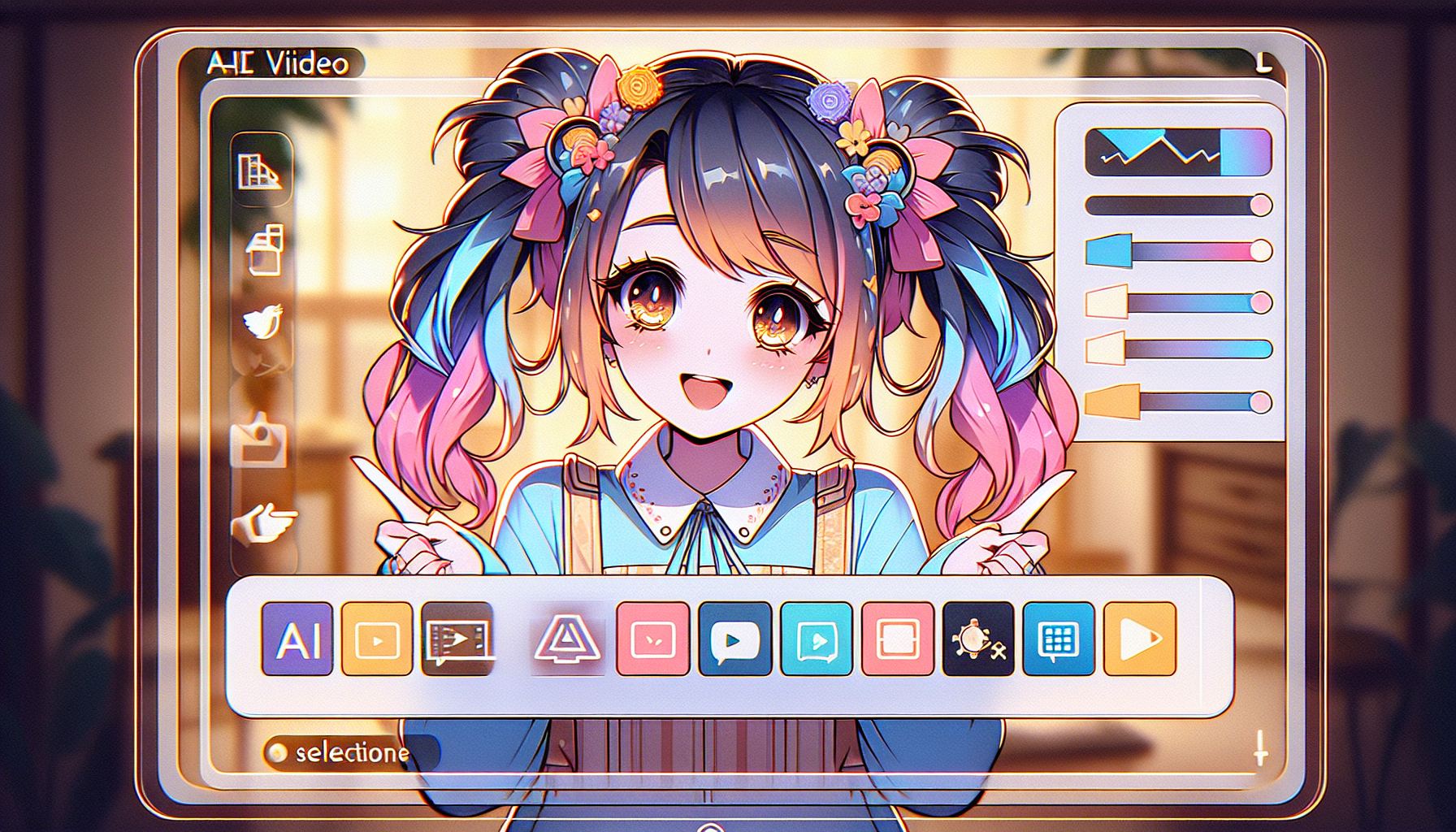Select the orange framed play icon
Screen dimensions: 1456x832
pos(377,639)
